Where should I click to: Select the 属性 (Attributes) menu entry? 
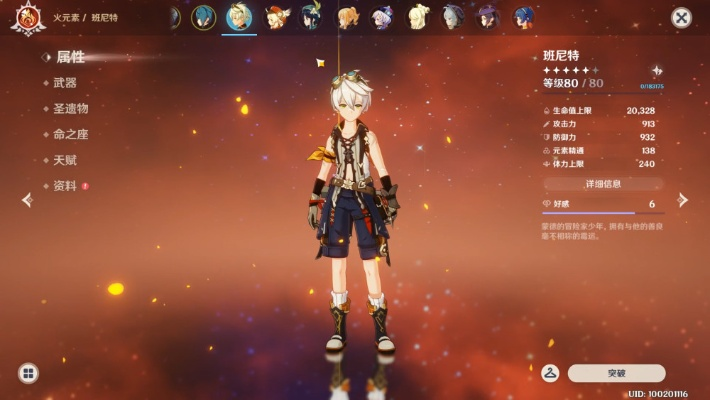coord(69,57)
